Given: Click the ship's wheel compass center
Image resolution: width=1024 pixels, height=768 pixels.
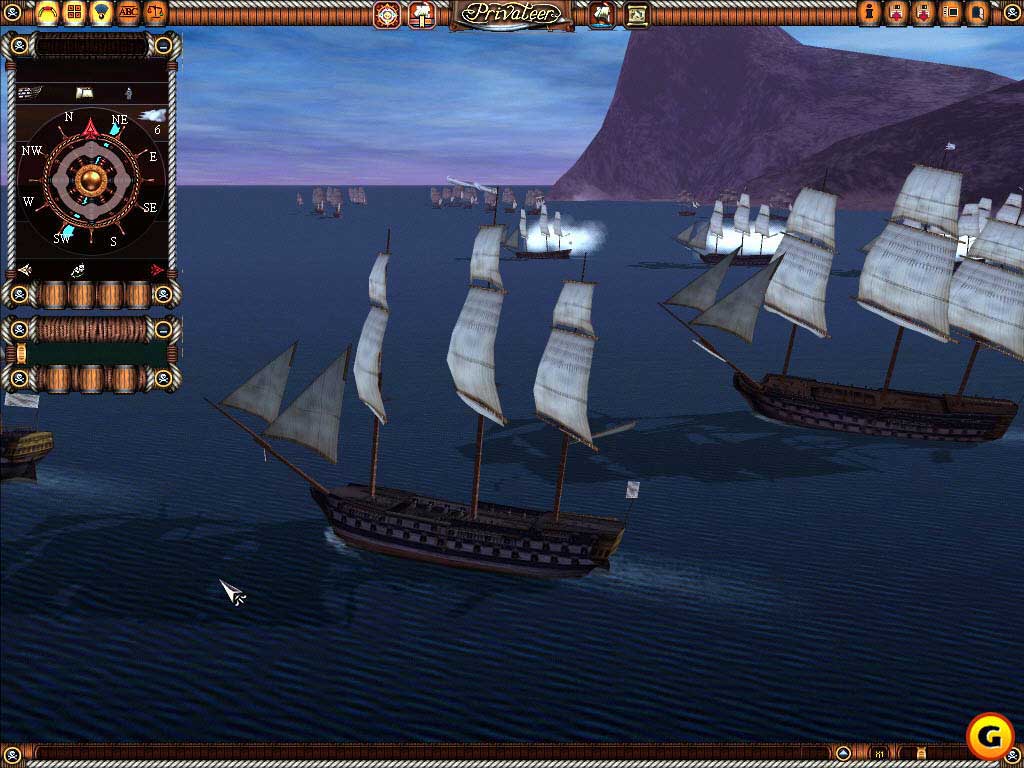Looking at the screenshot, I should 92,180.
